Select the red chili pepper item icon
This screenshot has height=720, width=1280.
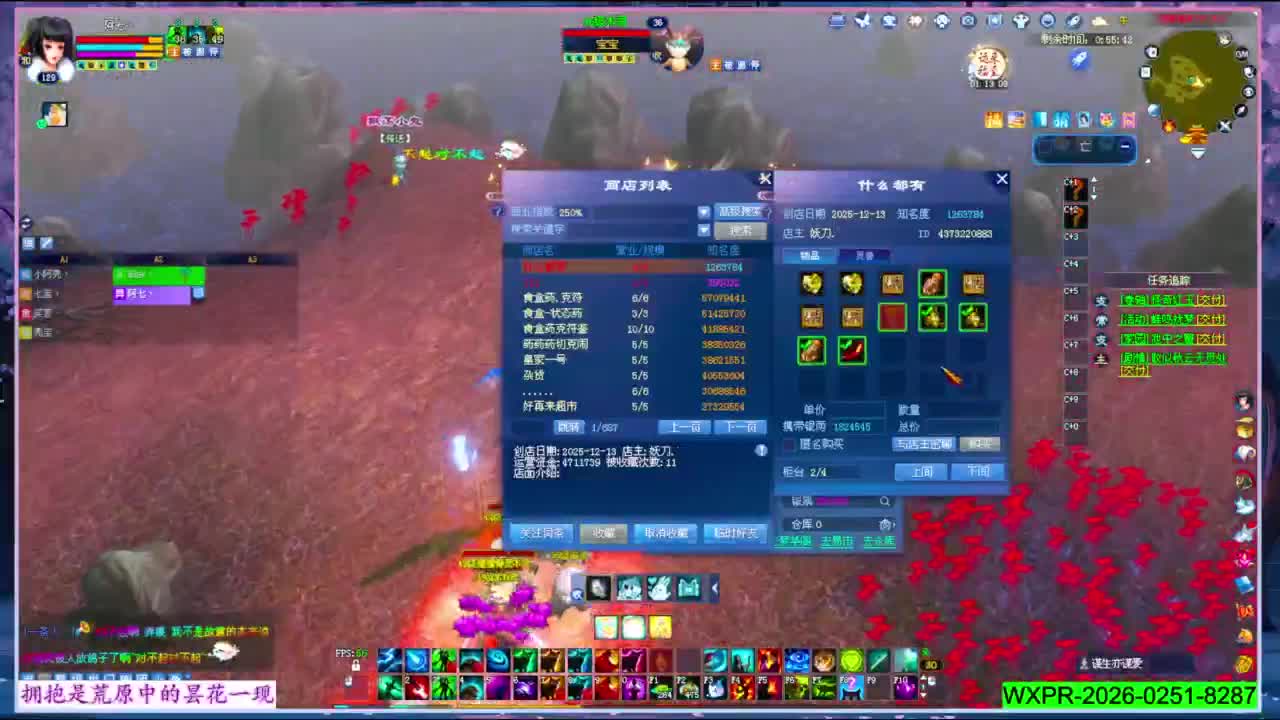point(851,351)
